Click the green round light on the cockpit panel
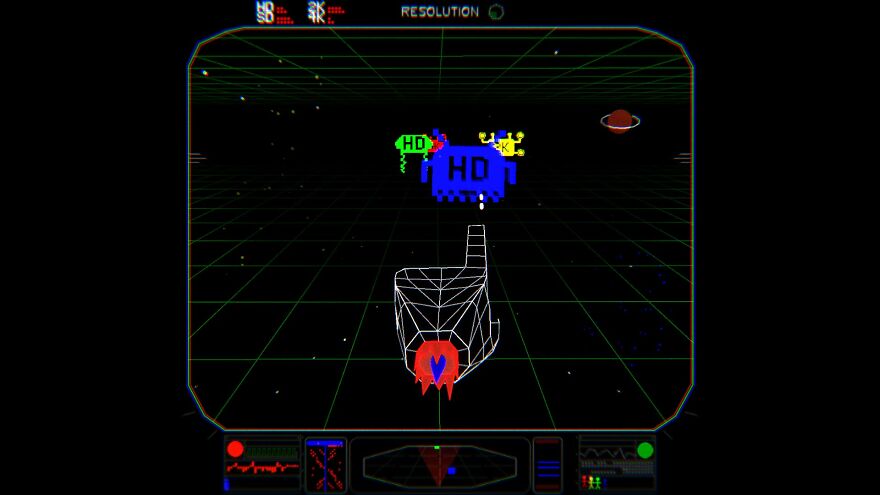This screenshot has height=495, width=880. (x=645, y=450)
